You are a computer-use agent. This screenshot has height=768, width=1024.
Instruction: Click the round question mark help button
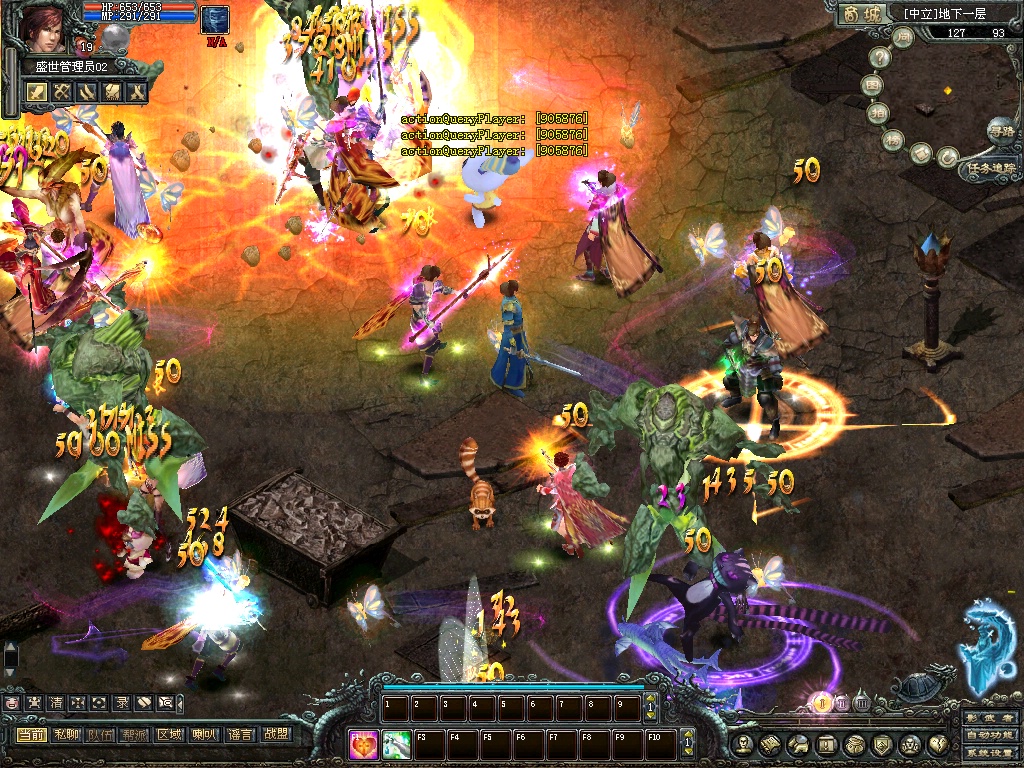click(x=881, y=58)
